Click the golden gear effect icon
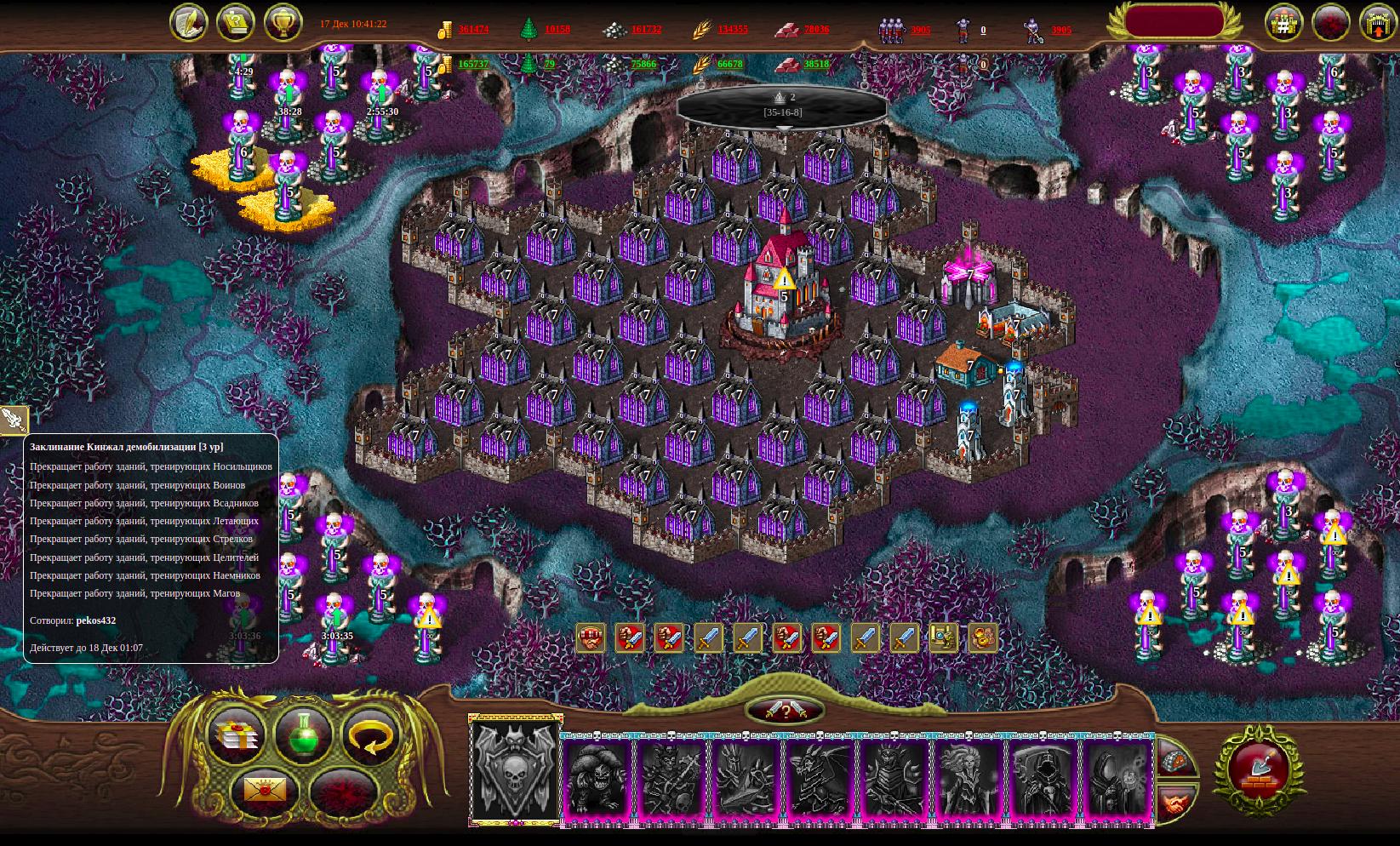 tap(982, 637)
